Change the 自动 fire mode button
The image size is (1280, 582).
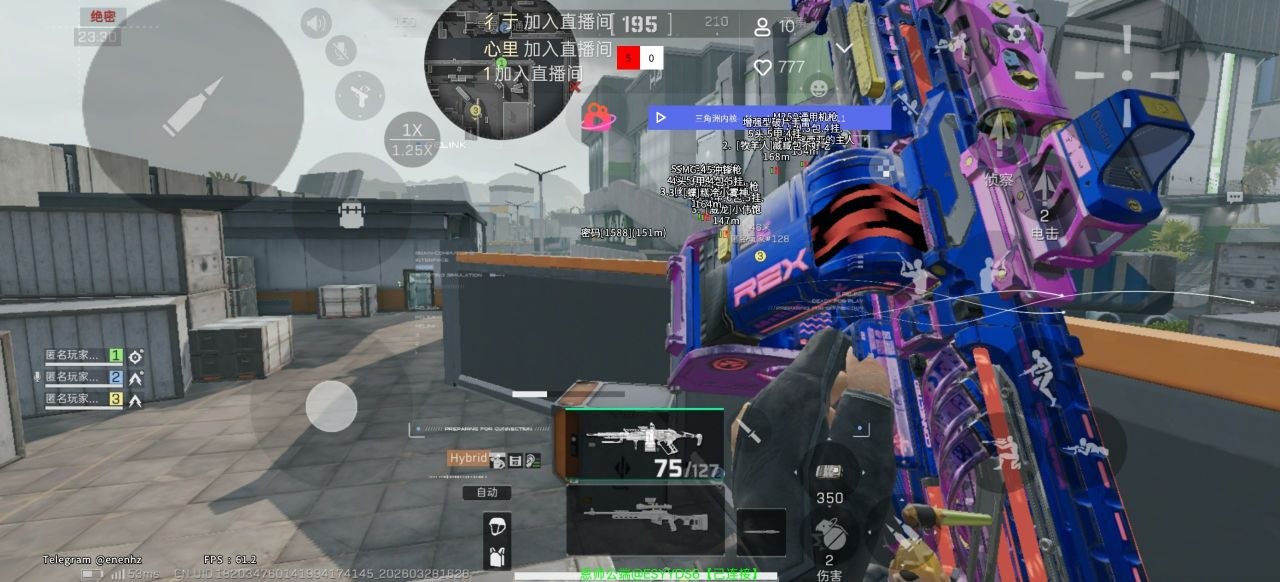point(487,492)
